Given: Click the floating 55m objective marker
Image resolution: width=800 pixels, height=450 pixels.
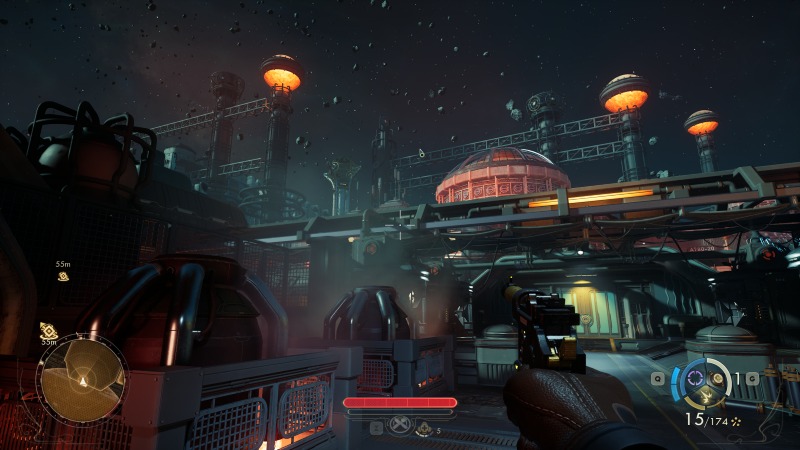Looking at the screenshot, I should point(63,276).
